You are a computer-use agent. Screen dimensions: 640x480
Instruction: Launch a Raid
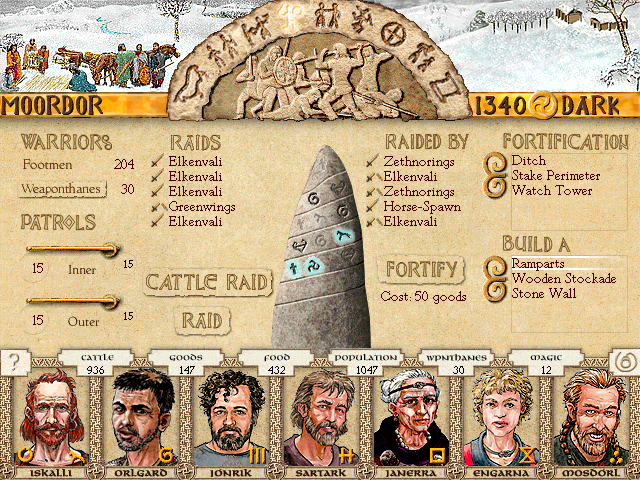coord(201,320)
